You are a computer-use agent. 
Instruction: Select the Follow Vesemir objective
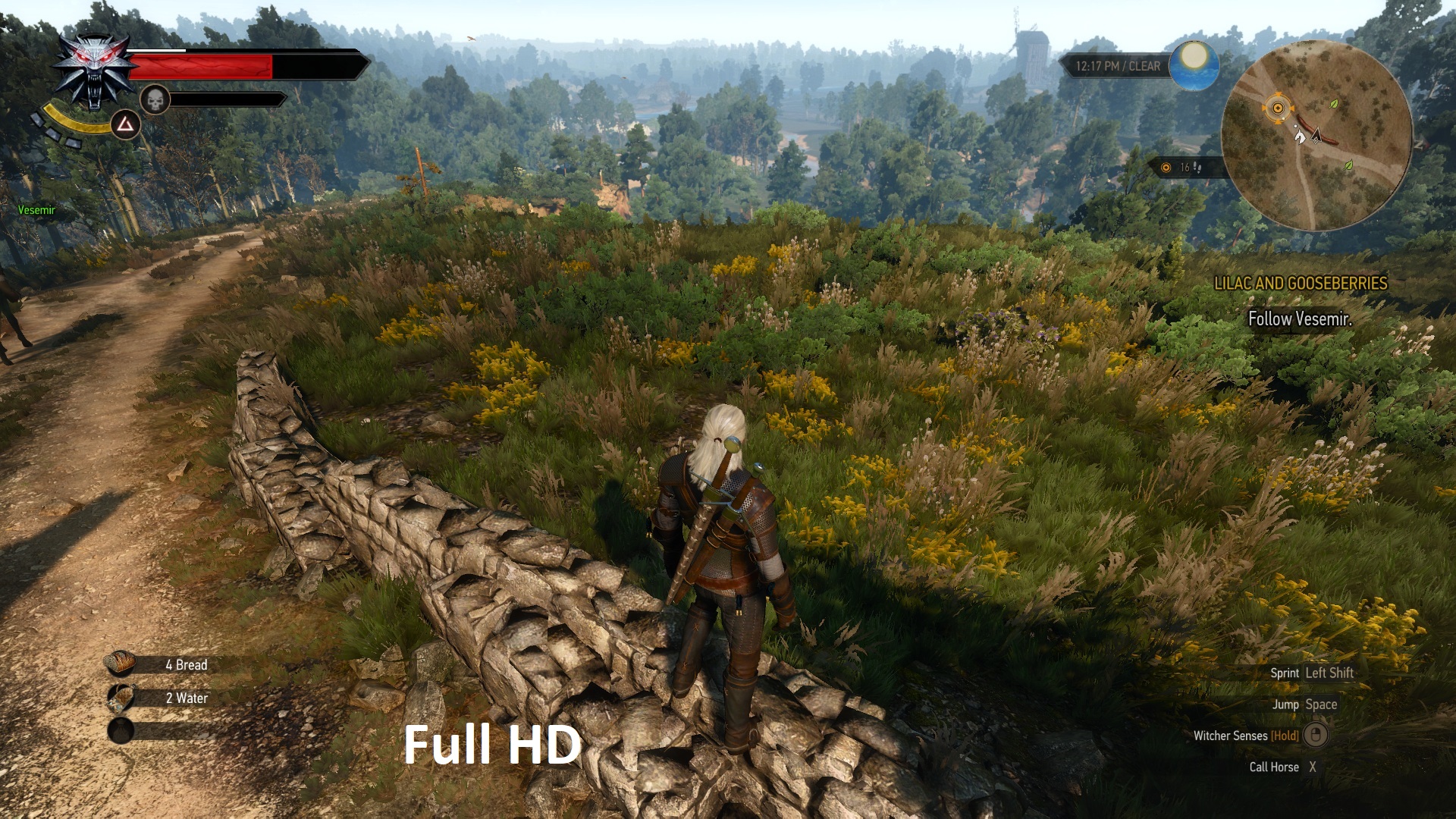[1300, 319]
